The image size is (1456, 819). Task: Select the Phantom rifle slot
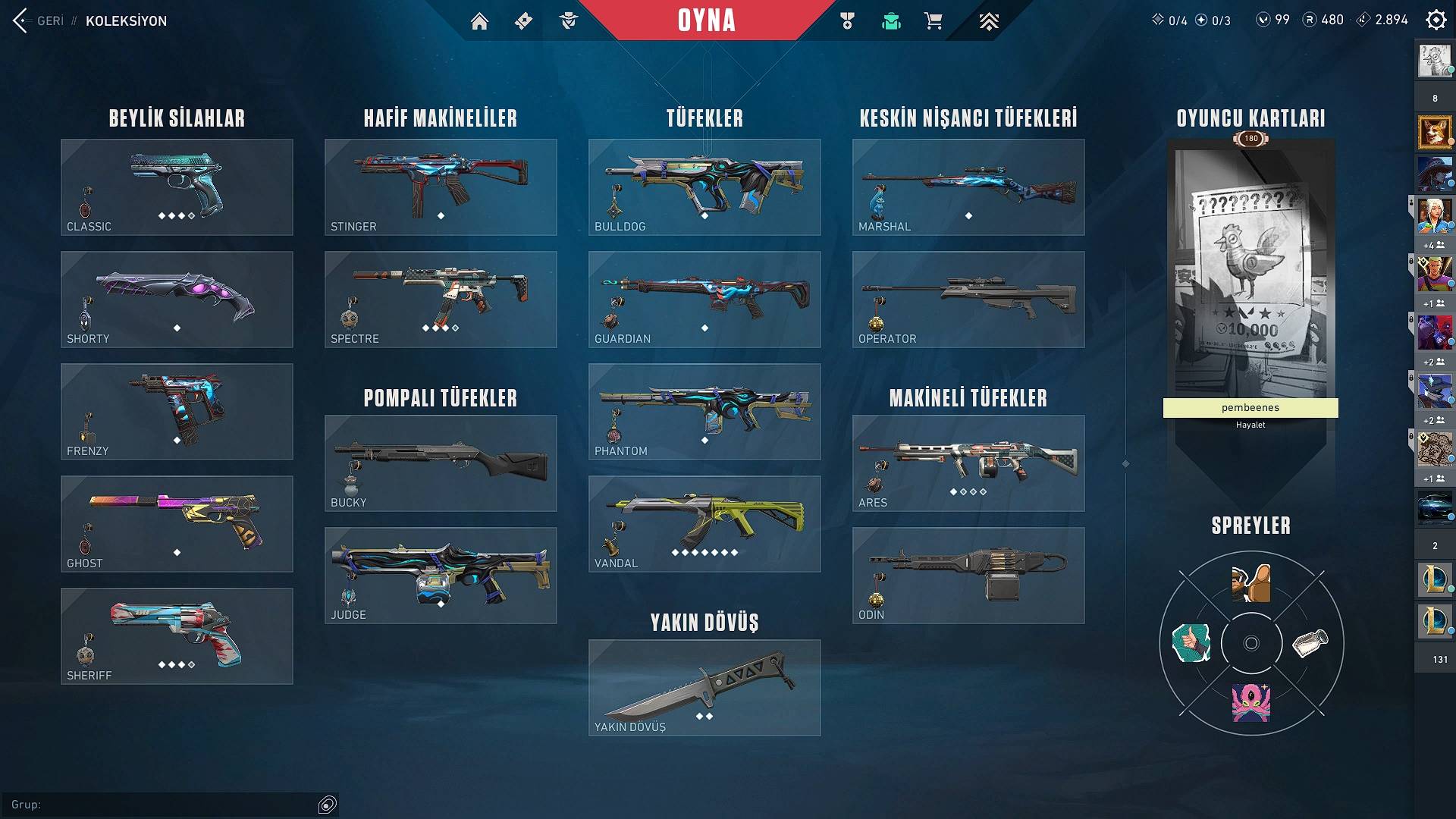pos(704,412)
